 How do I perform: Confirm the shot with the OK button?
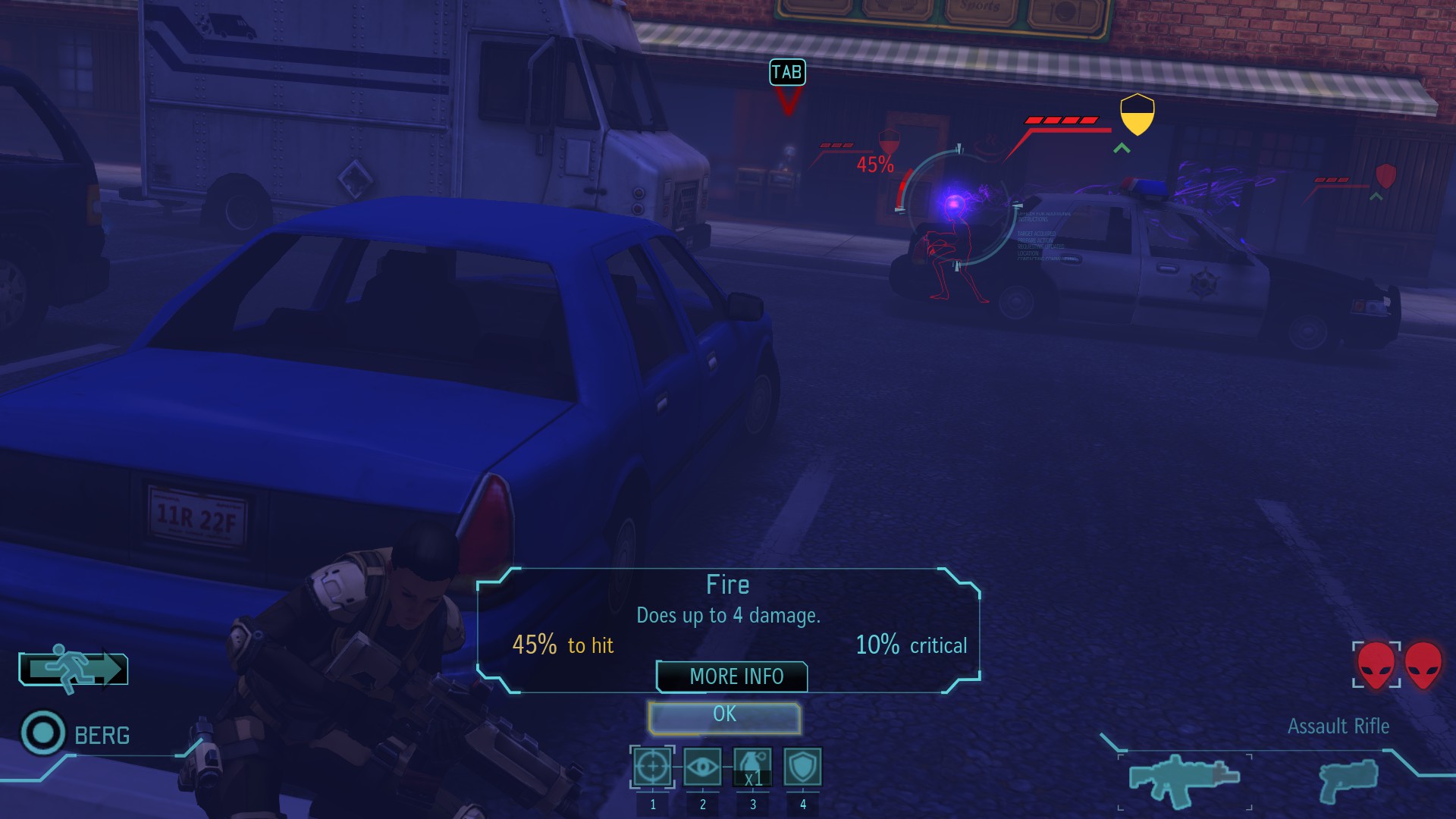[x=724, y=717]
